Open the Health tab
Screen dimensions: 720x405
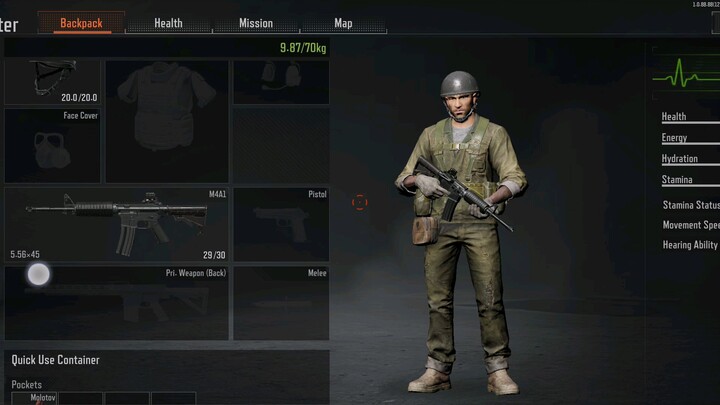168,23
